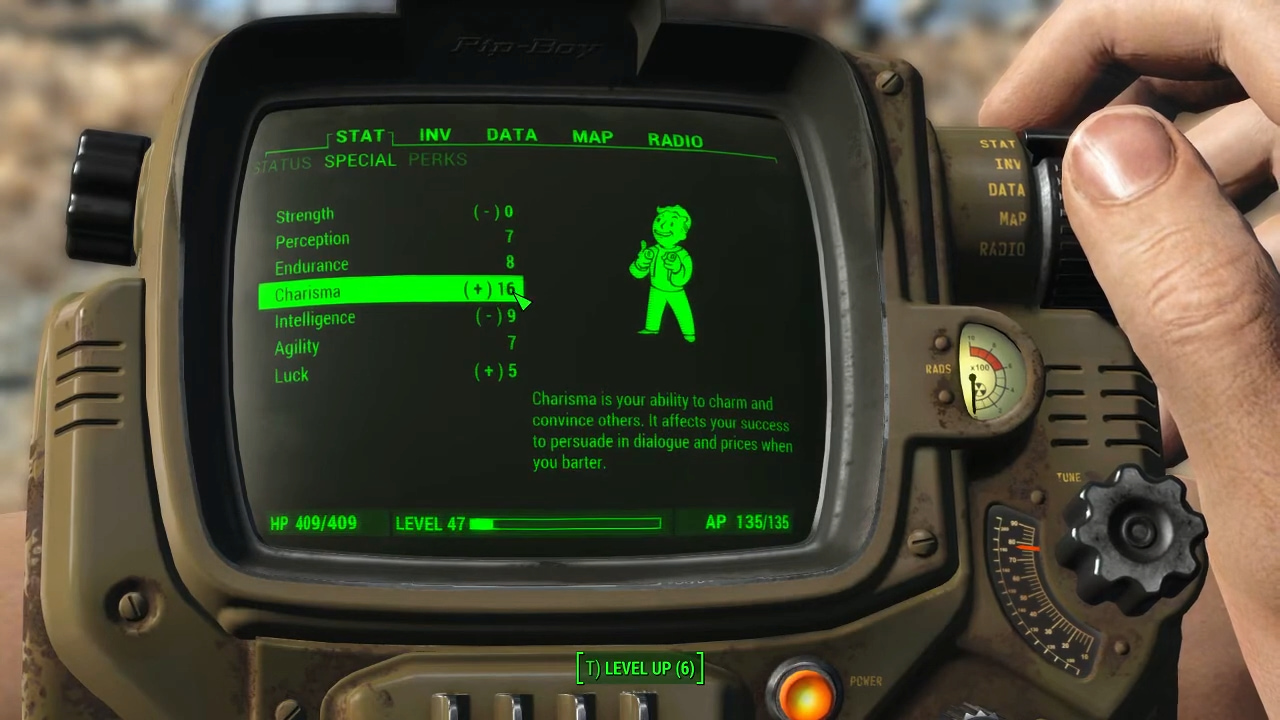The width and height of the screenshot is (1280, 720).
Task: Open the PERKS sub-tab
Action: tap(437, 160)
